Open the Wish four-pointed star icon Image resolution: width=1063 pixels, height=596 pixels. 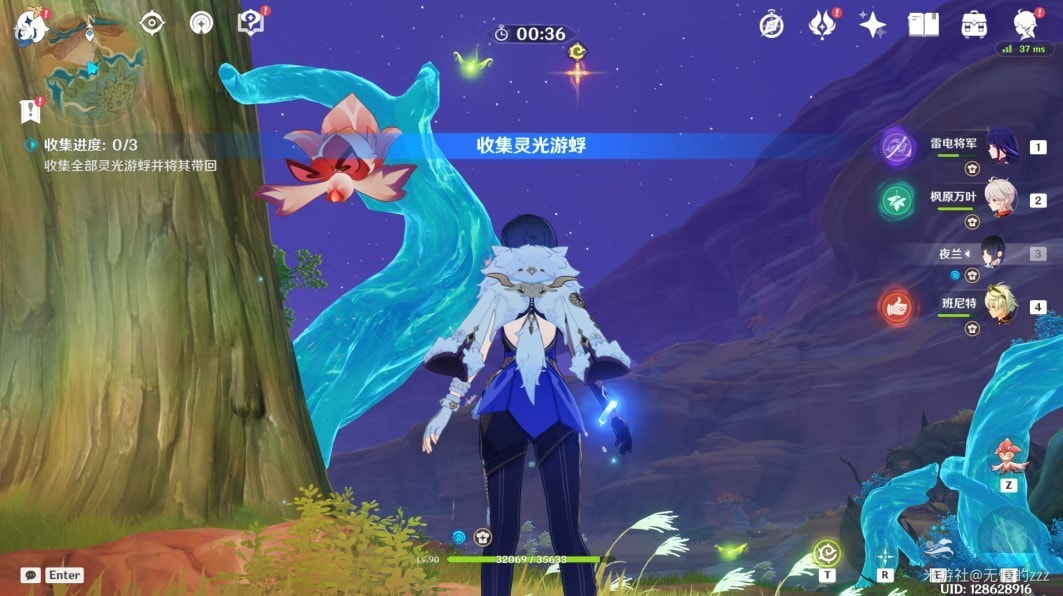pyautogui.click(x=873, y=25)
